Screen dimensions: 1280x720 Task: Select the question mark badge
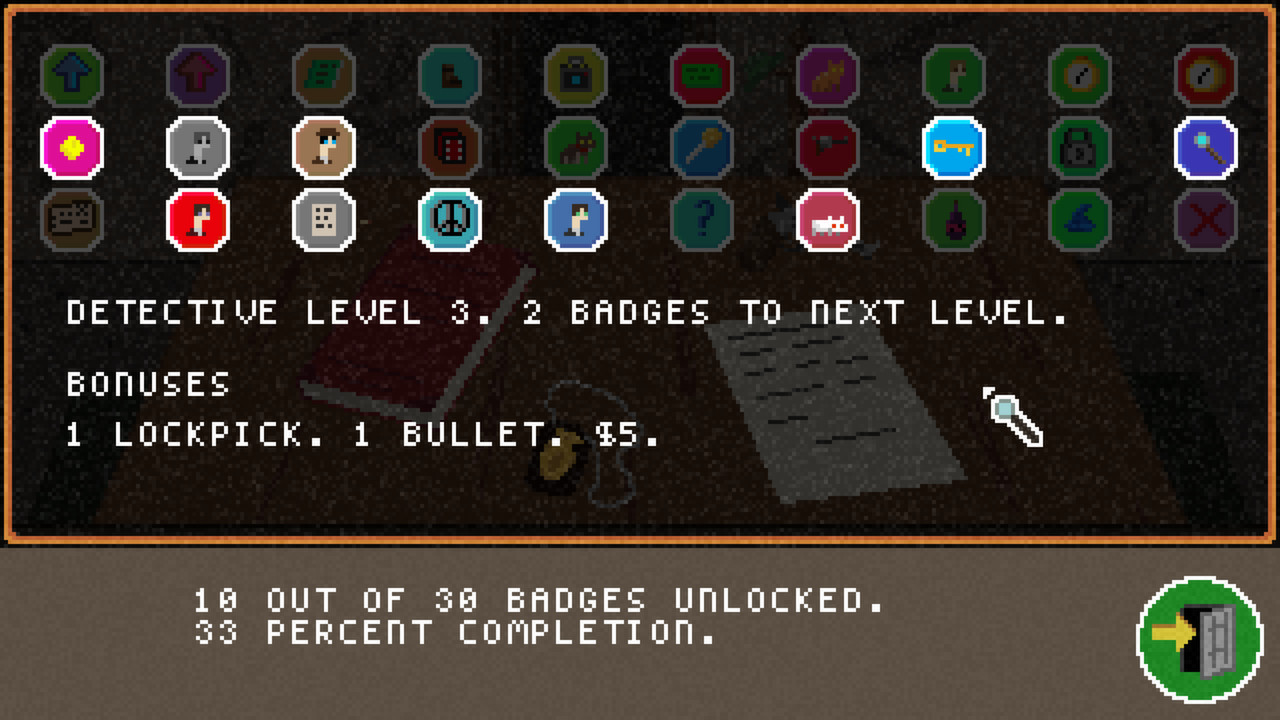pyautogui.click(x=702, y=222)
